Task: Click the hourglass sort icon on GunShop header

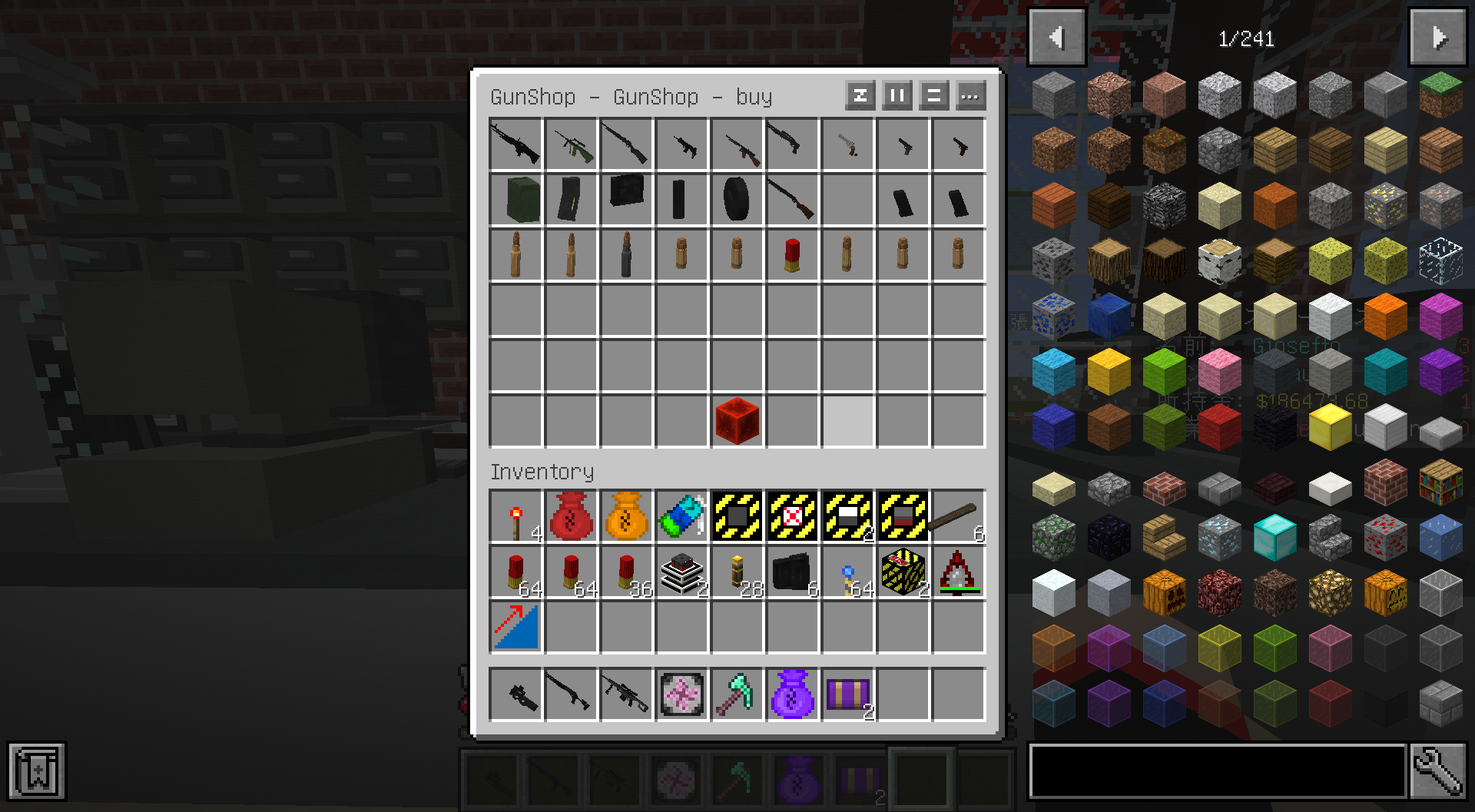Action: tap(860, 96)
